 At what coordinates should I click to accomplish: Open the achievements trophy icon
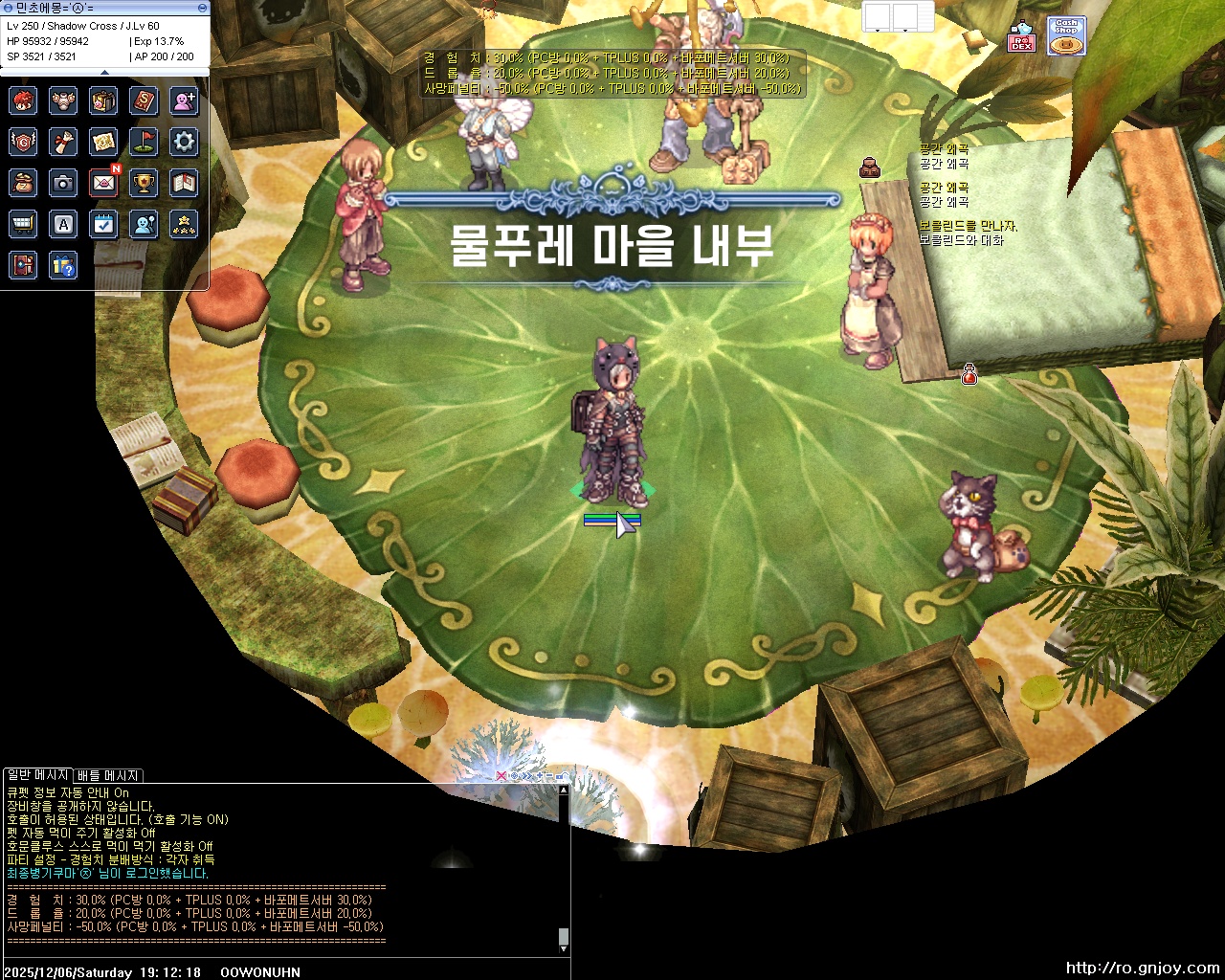(144, 183)
